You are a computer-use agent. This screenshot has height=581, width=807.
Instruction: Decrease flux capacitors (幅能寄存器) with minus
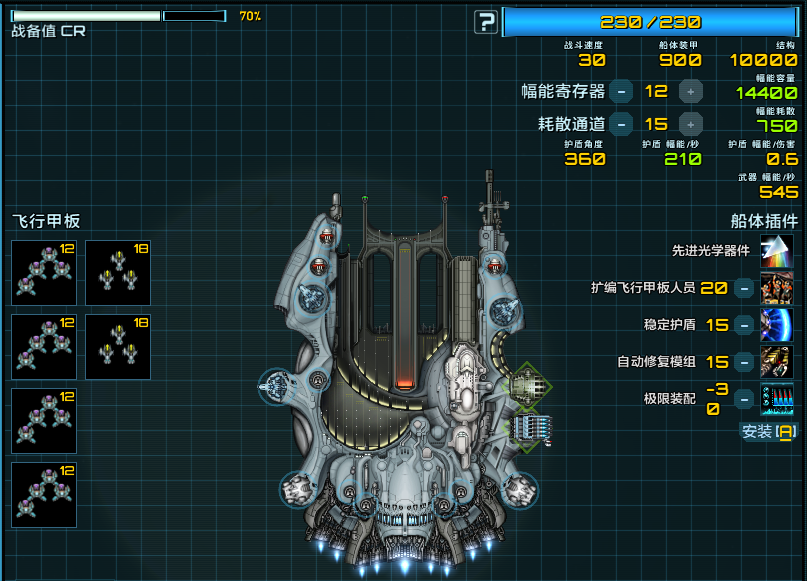(x=622, y=92)
